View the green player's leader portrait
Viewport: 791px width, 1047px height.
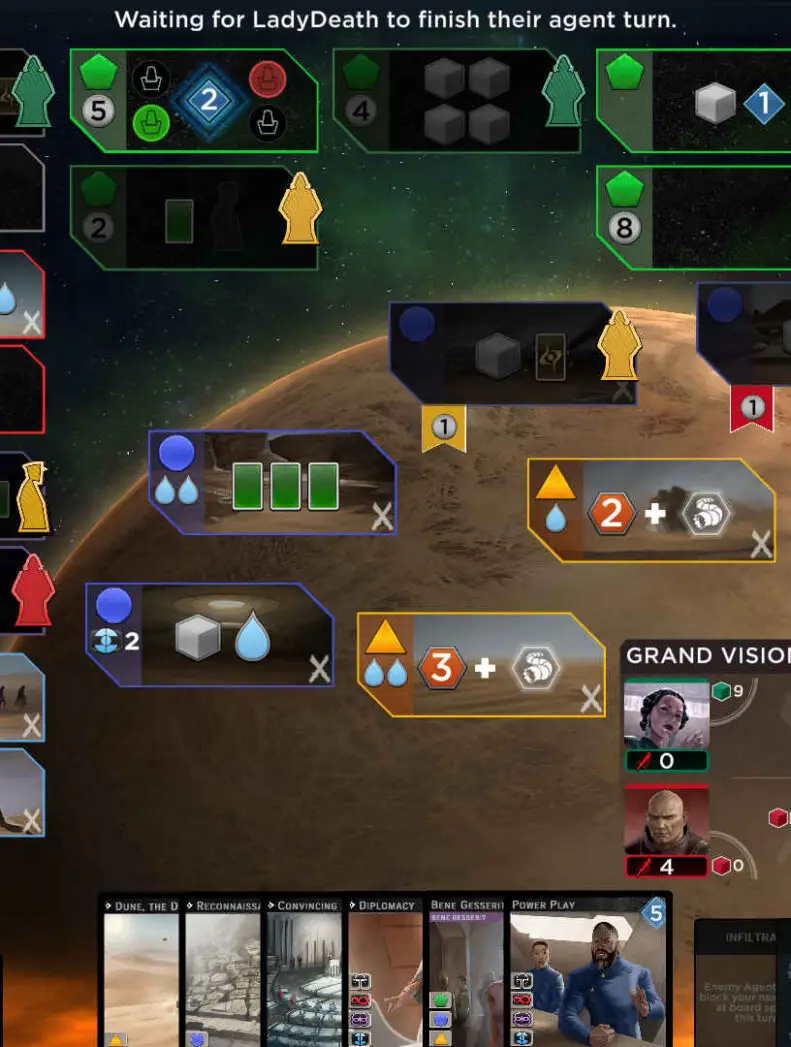tap(666, 715)
